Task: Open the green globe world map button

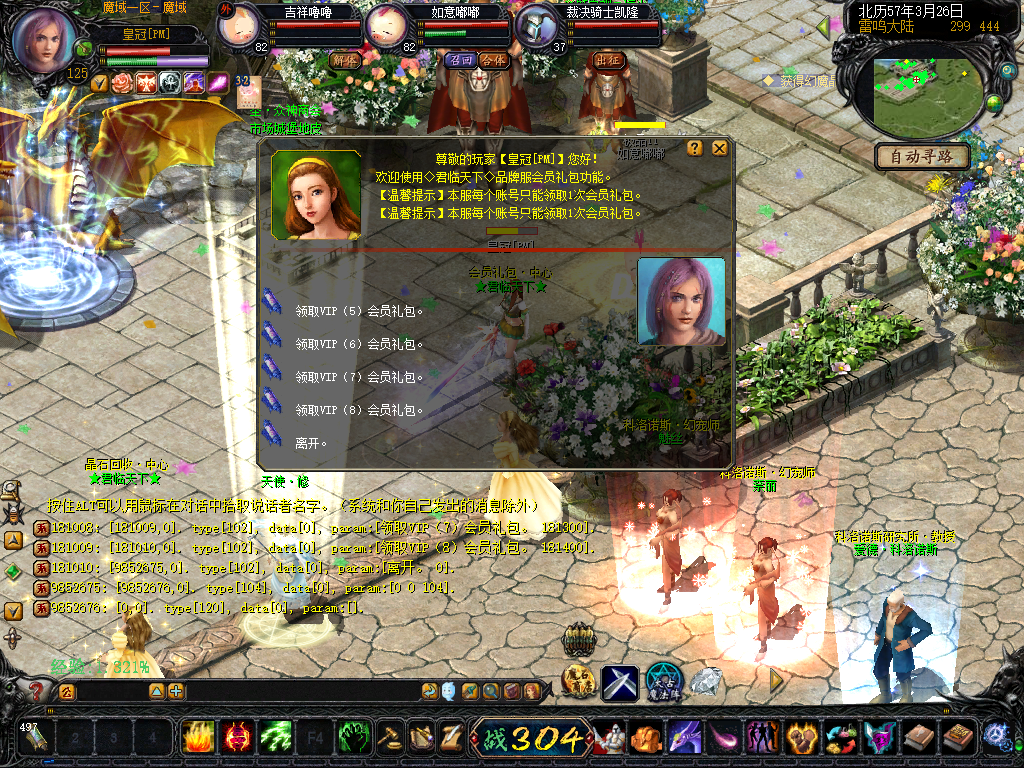Action: coord(994,102)
